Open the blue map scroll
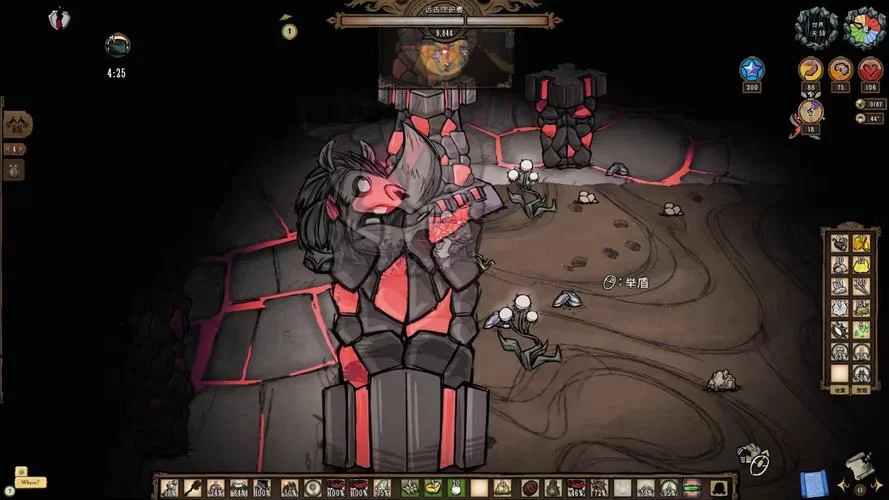Image resolution: width=889 pixels, height=500 pixels. [814, 482]
